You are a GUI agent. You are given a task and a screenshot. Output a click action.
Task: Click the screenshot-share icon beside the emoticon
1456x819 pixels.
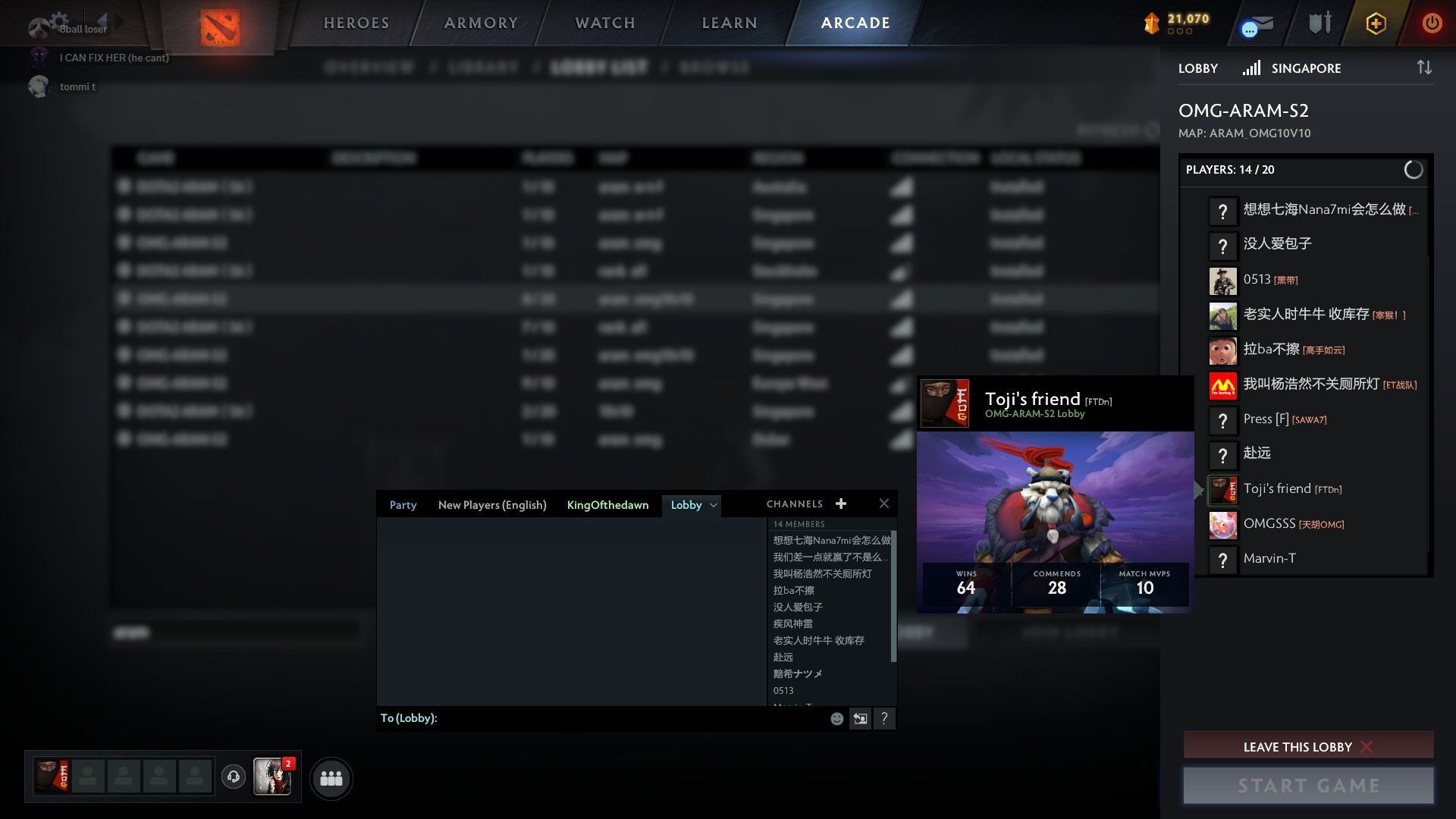coord(860,718)
